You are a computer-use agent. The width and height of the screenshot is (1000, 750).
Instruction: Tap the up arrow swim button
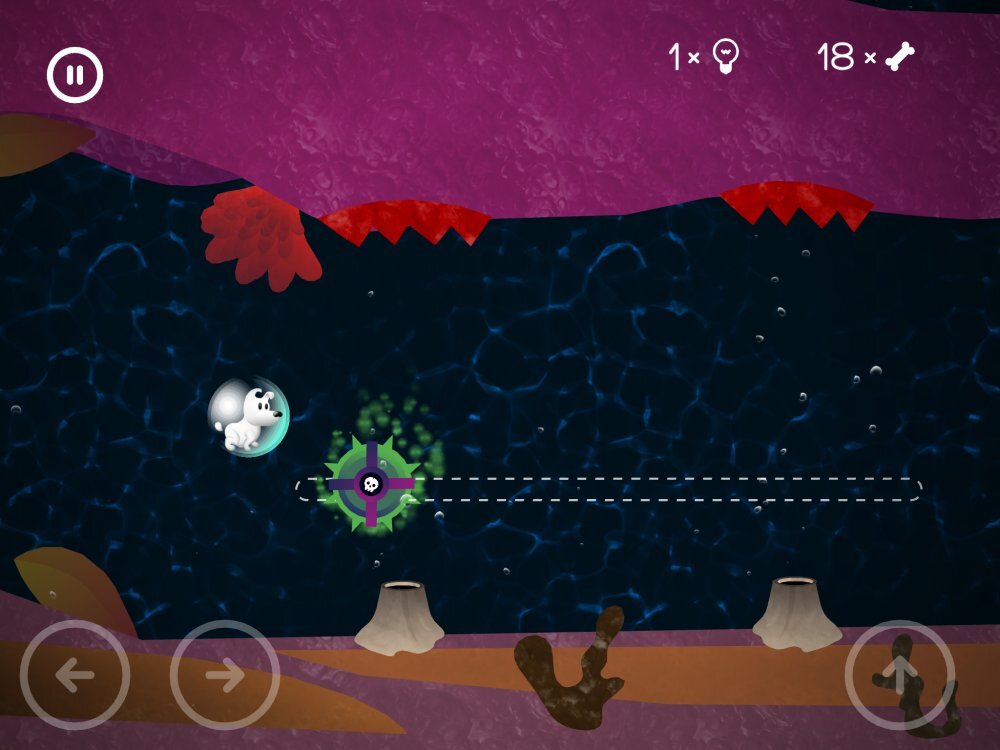pyautogui.click(x=899, y=675)
